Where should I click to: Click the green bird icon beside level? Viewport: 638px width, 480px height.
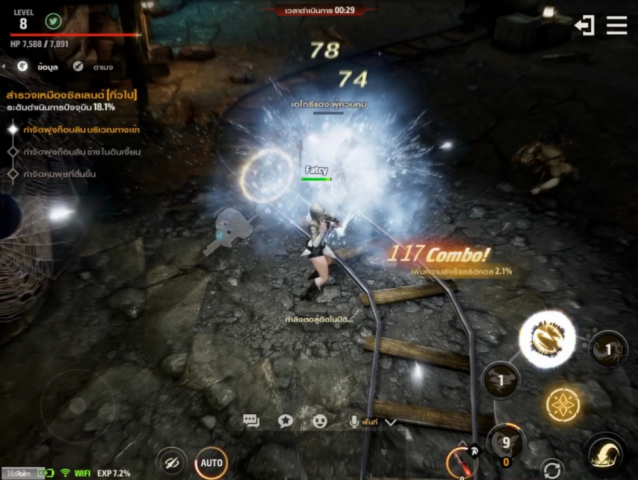[x=53, y=20]
